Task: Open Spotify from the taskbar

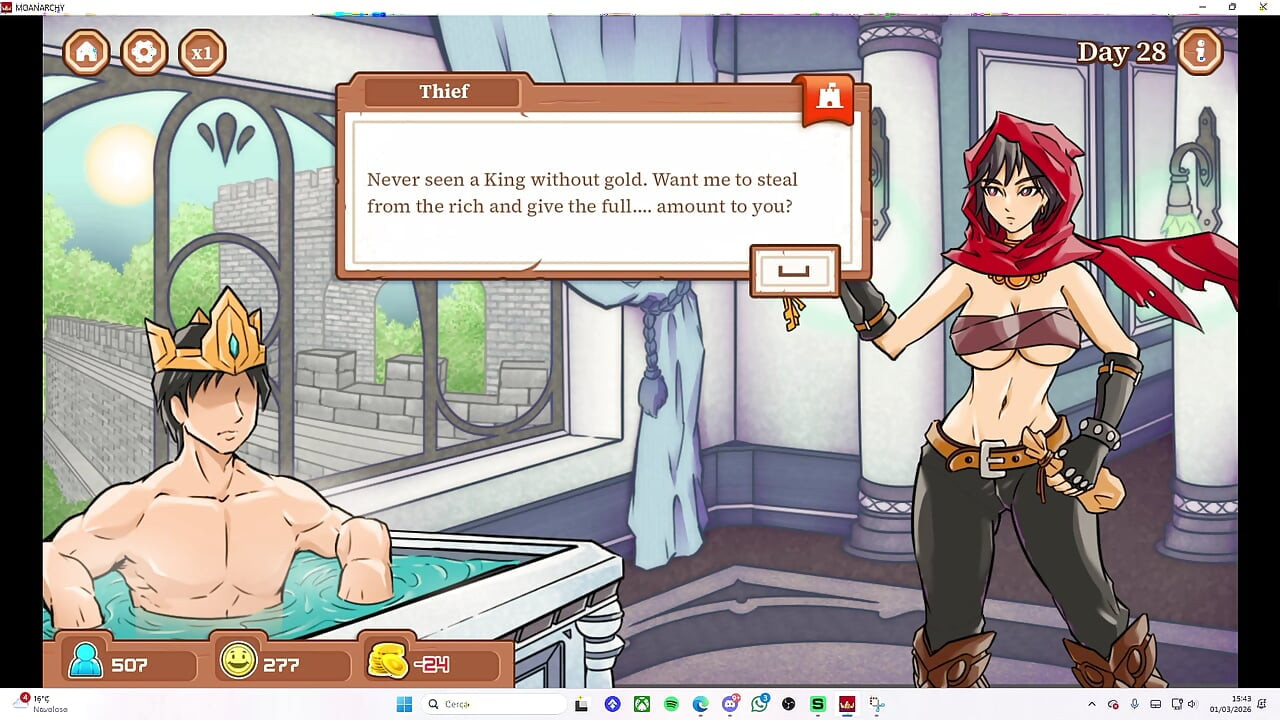Action: 671,704
